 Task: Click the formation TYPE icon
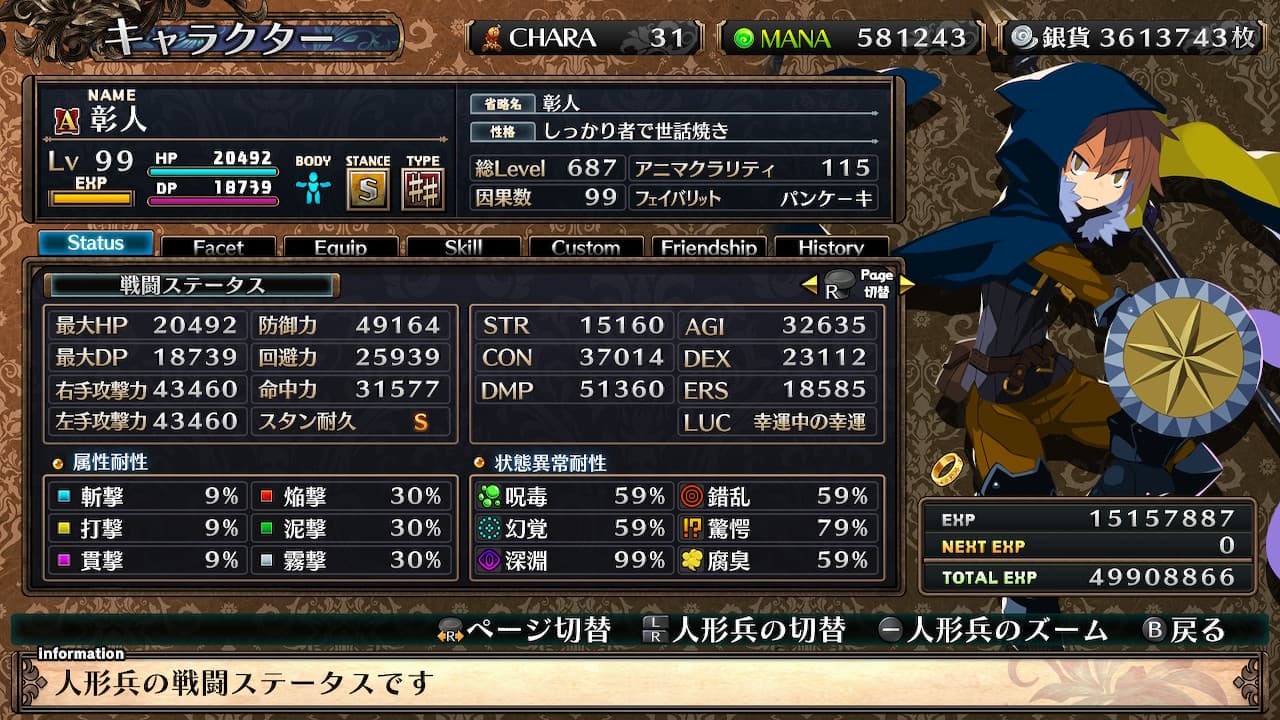(x=423, y=190)
